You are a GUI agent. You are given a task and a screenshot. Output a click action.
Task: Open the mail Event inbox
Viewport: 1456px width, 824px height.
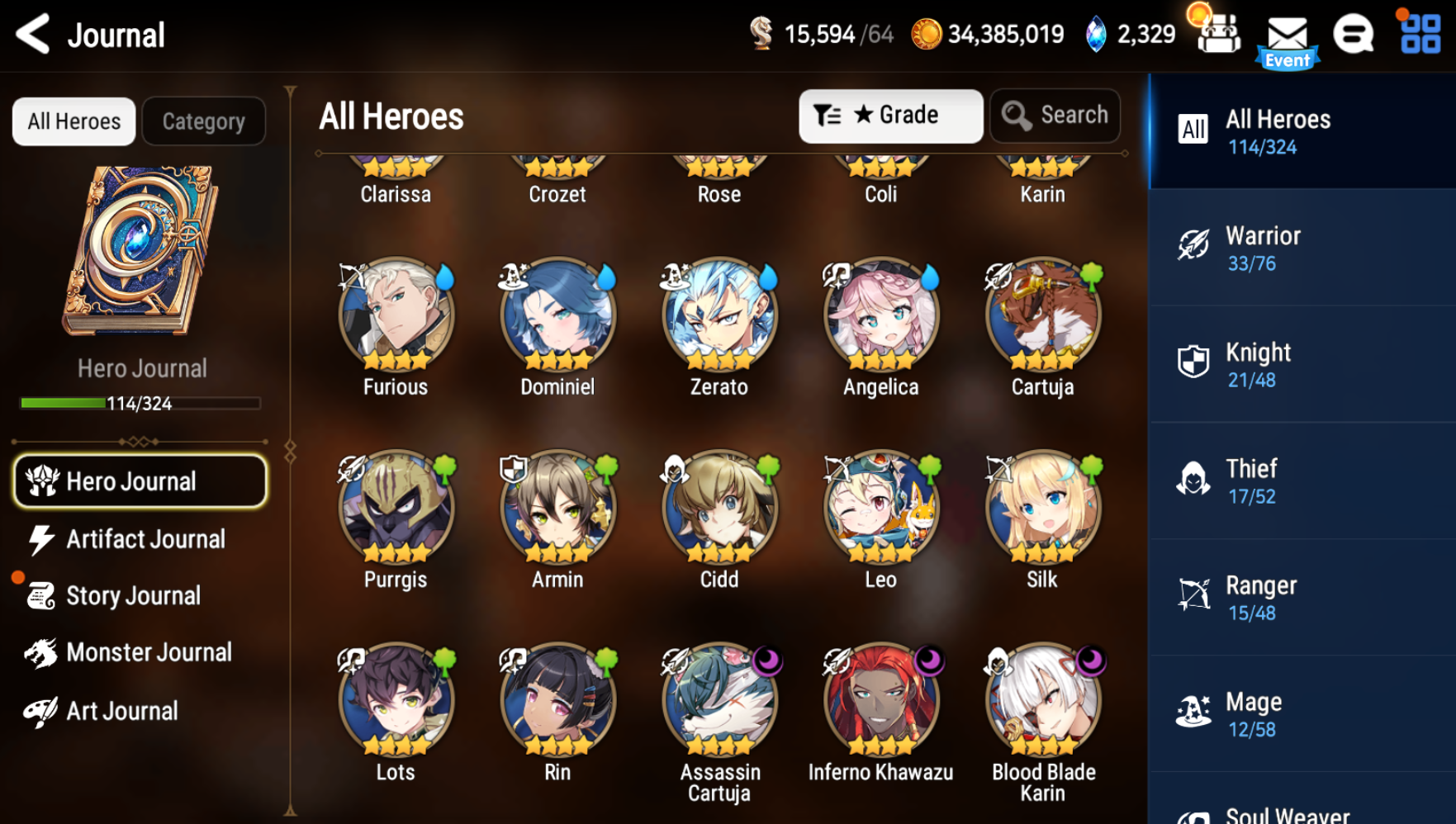pos(1287,40)
